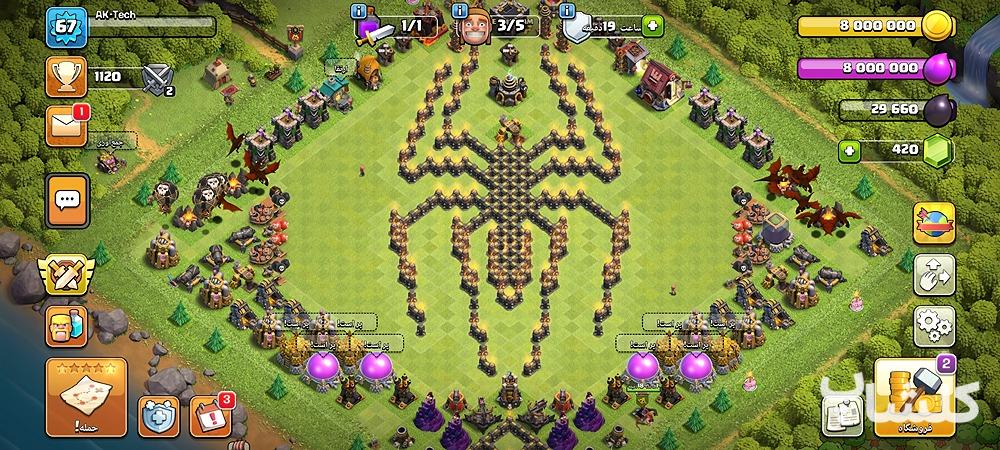1000x450 pixels.
Task: Tap the versus swords icon beside trophy count
Action: [157, 76]
